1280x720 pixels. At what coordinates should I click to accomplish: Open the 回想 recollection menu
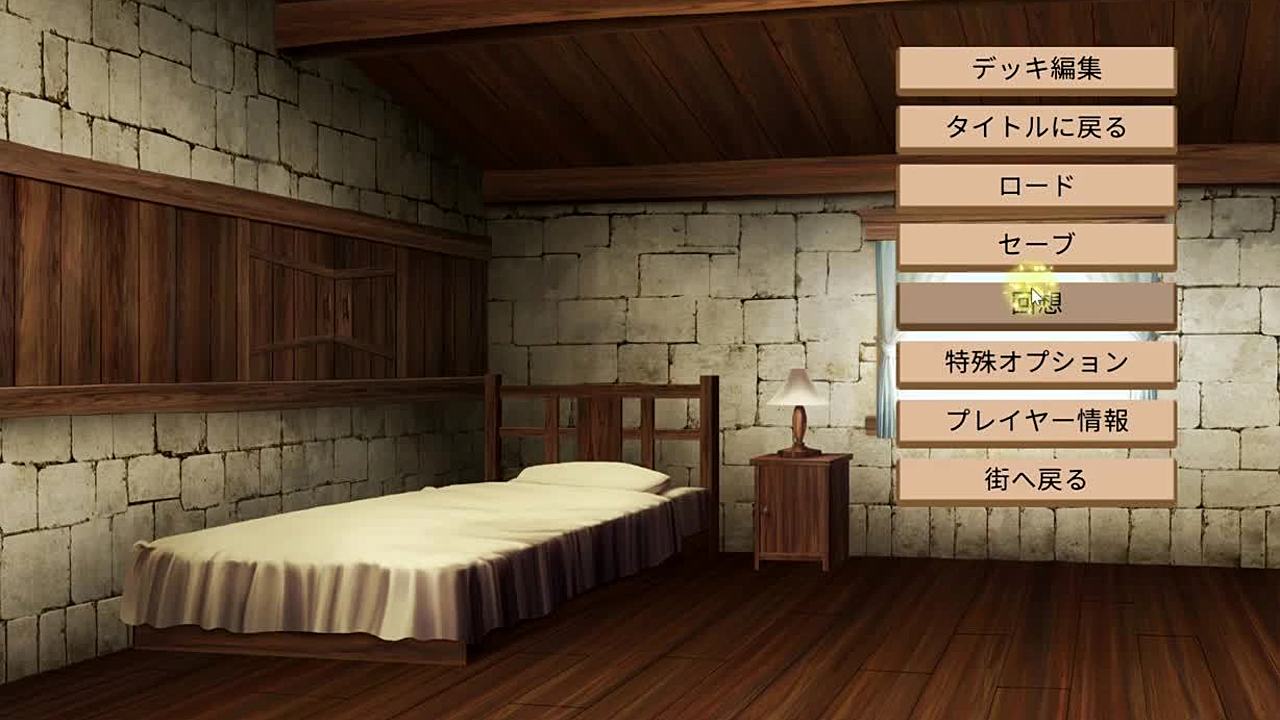(x=1036, y=304)
